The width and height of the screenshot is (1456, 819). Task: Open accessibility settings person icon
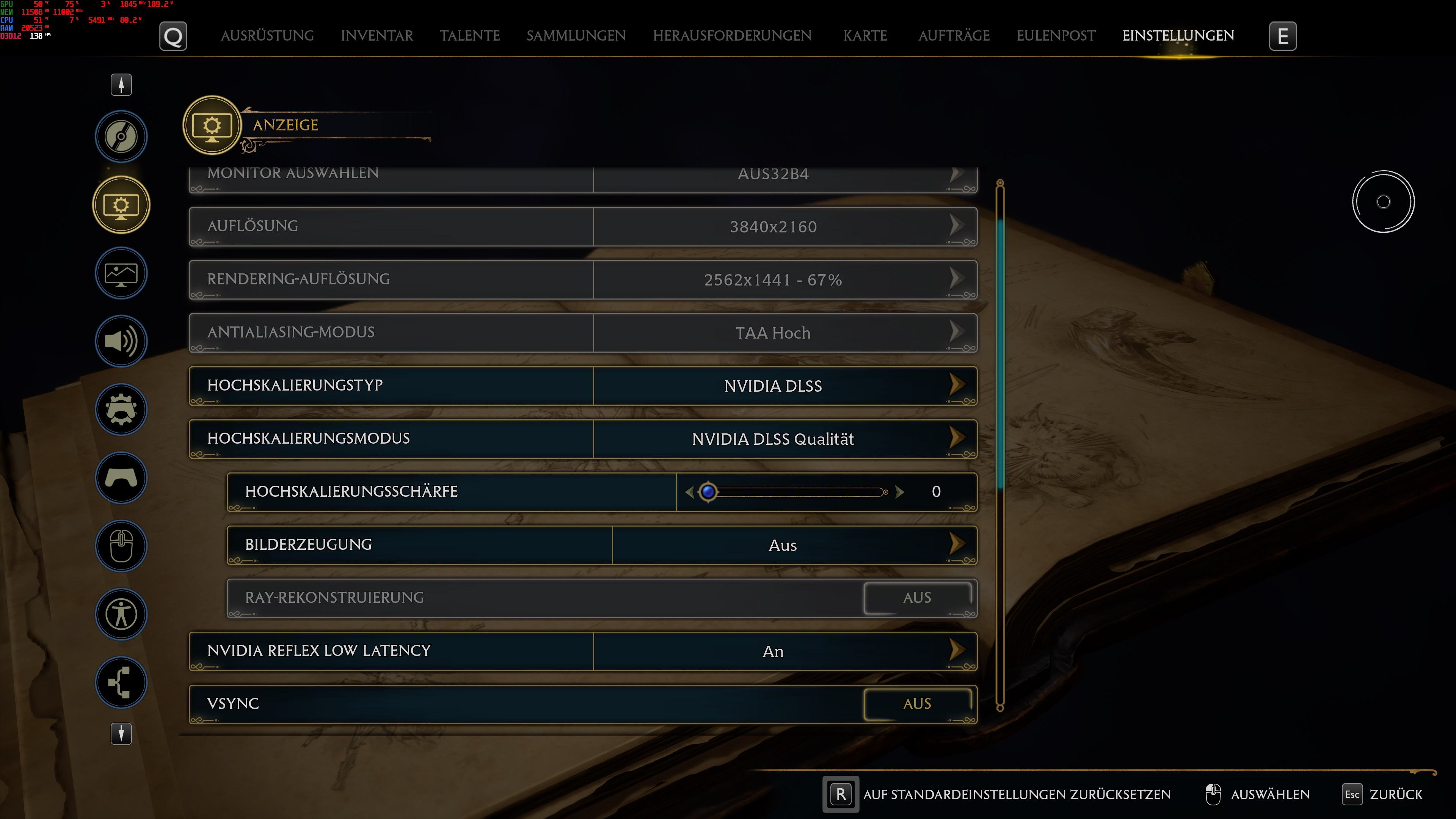[121, 614]
